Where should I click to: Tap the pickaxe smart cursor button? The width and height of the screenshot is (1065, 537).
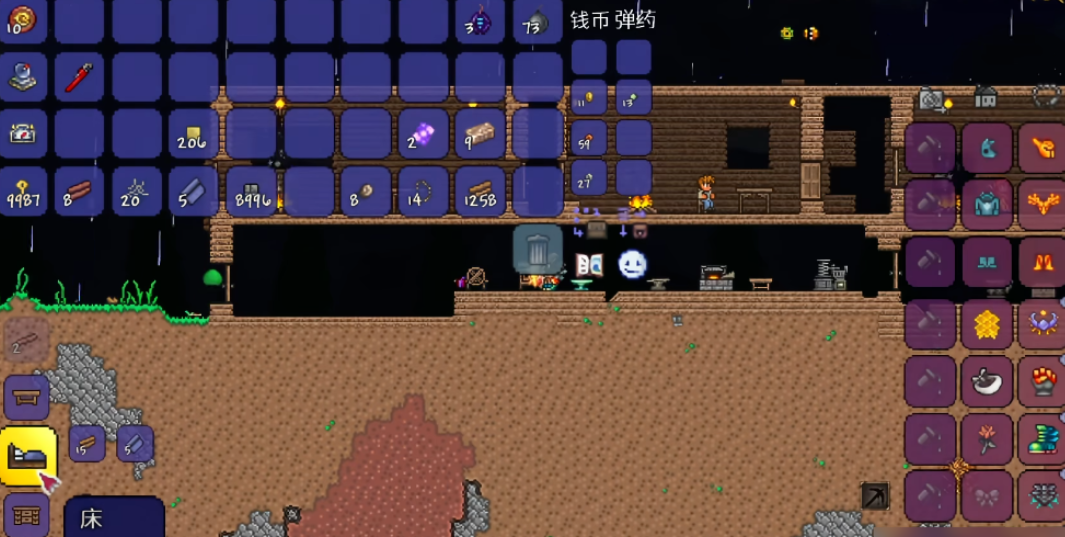(875, 496)
